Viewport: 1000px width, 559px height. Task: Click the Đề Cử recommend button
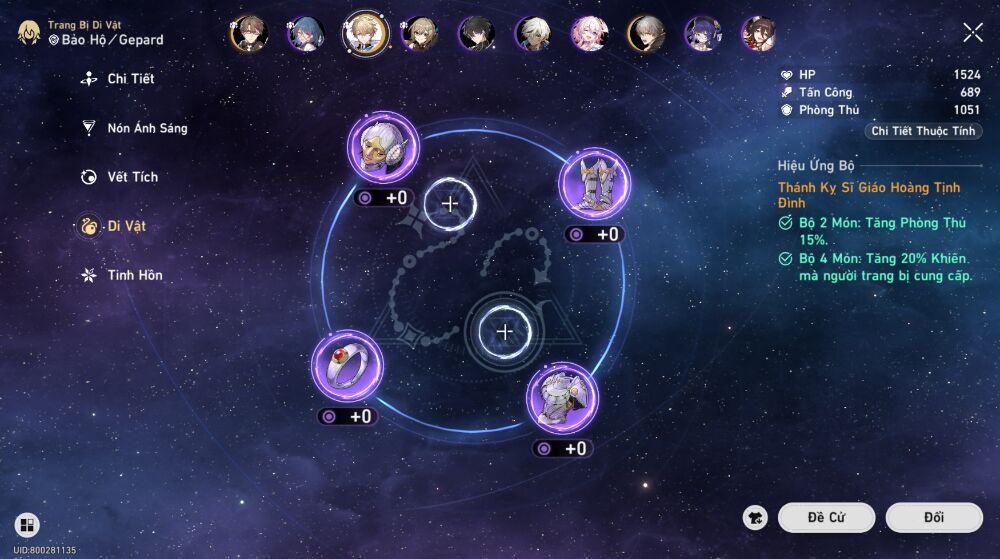pos(826,517)
